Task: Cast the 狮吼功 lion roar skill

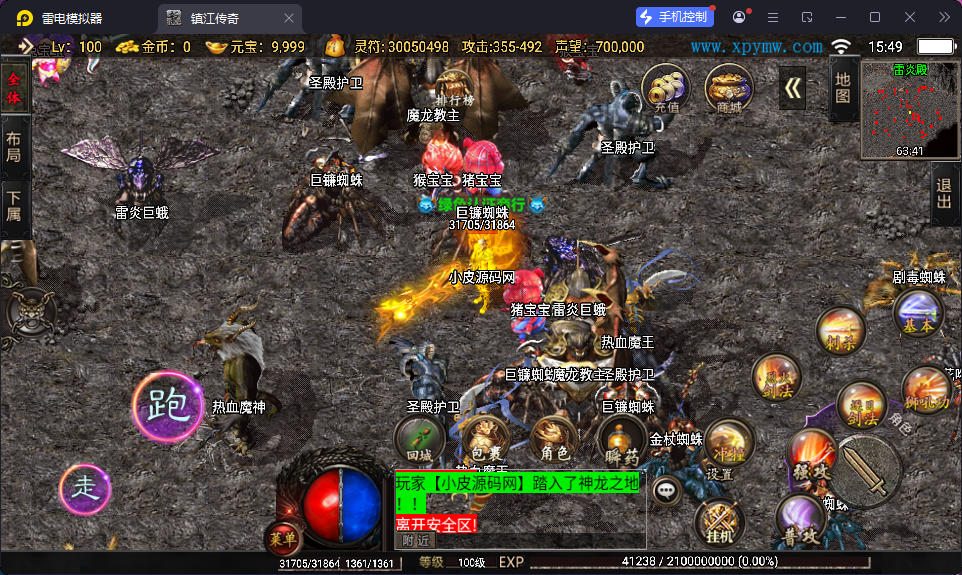Action: tap(925, 389)
